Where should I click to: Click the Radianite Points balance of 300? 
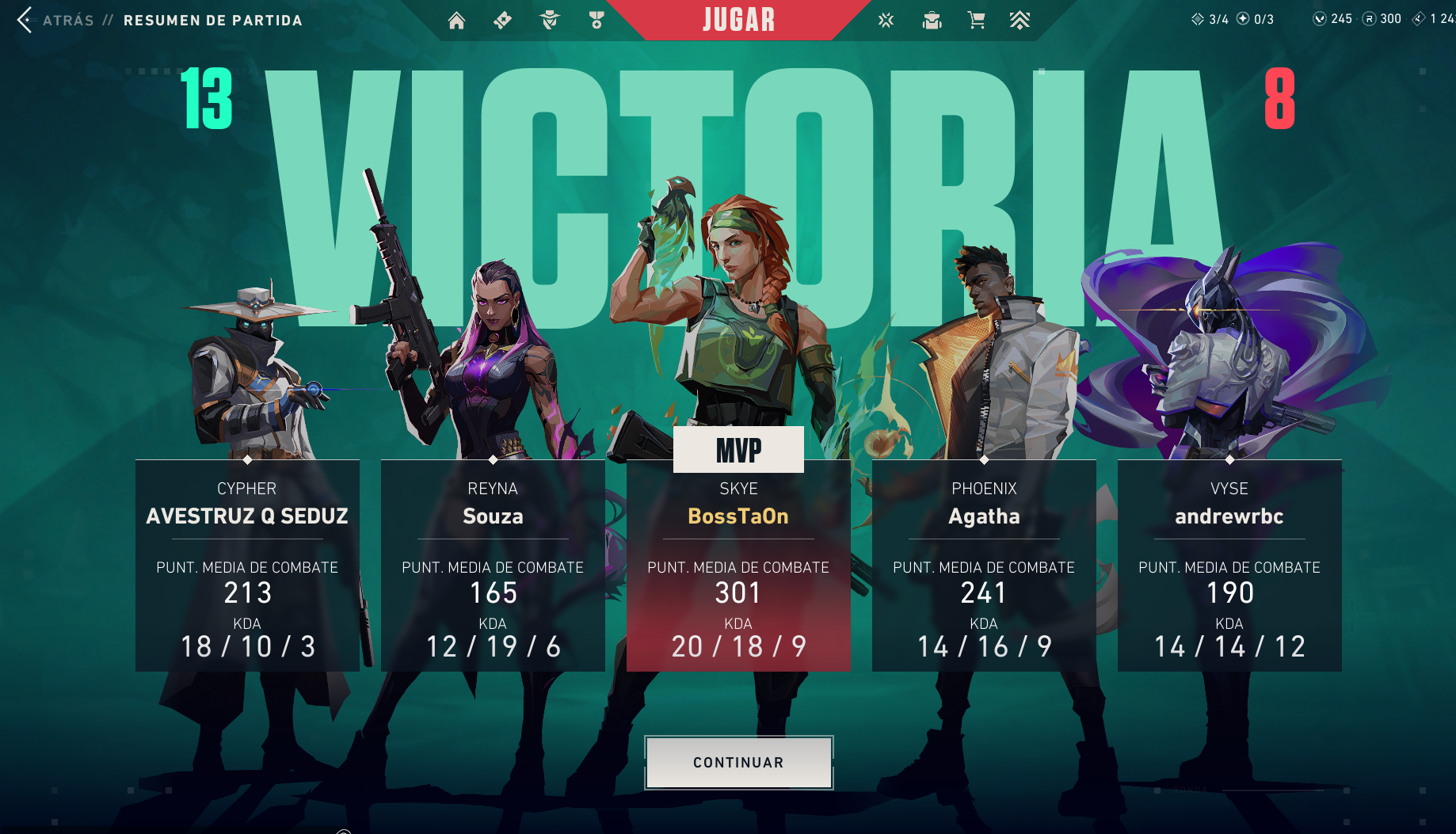(x=1382, y=19)
